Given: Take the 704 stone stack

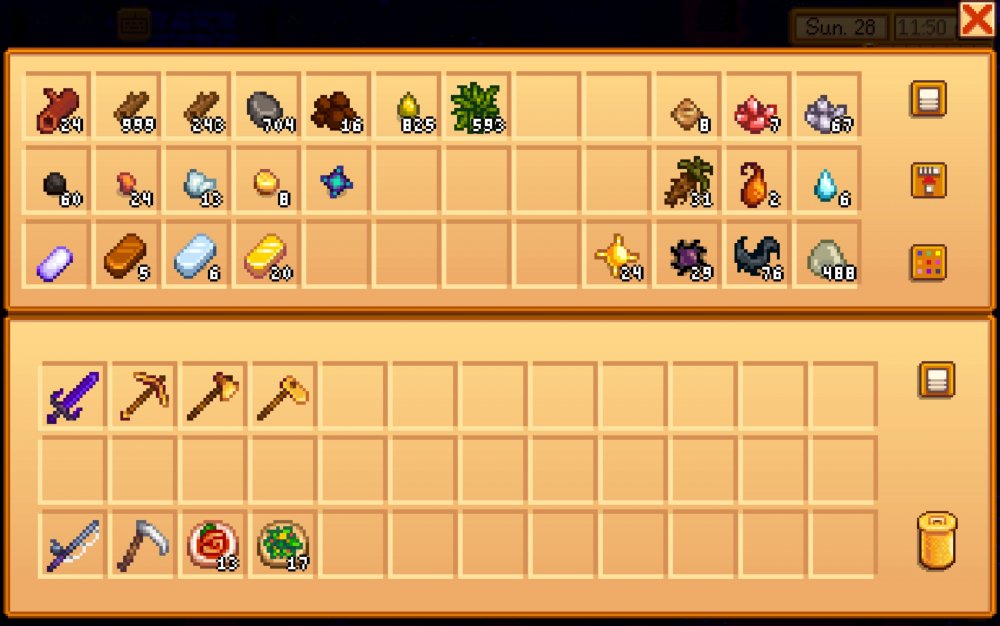Looking at the screenshot, I should pos(268,107).
